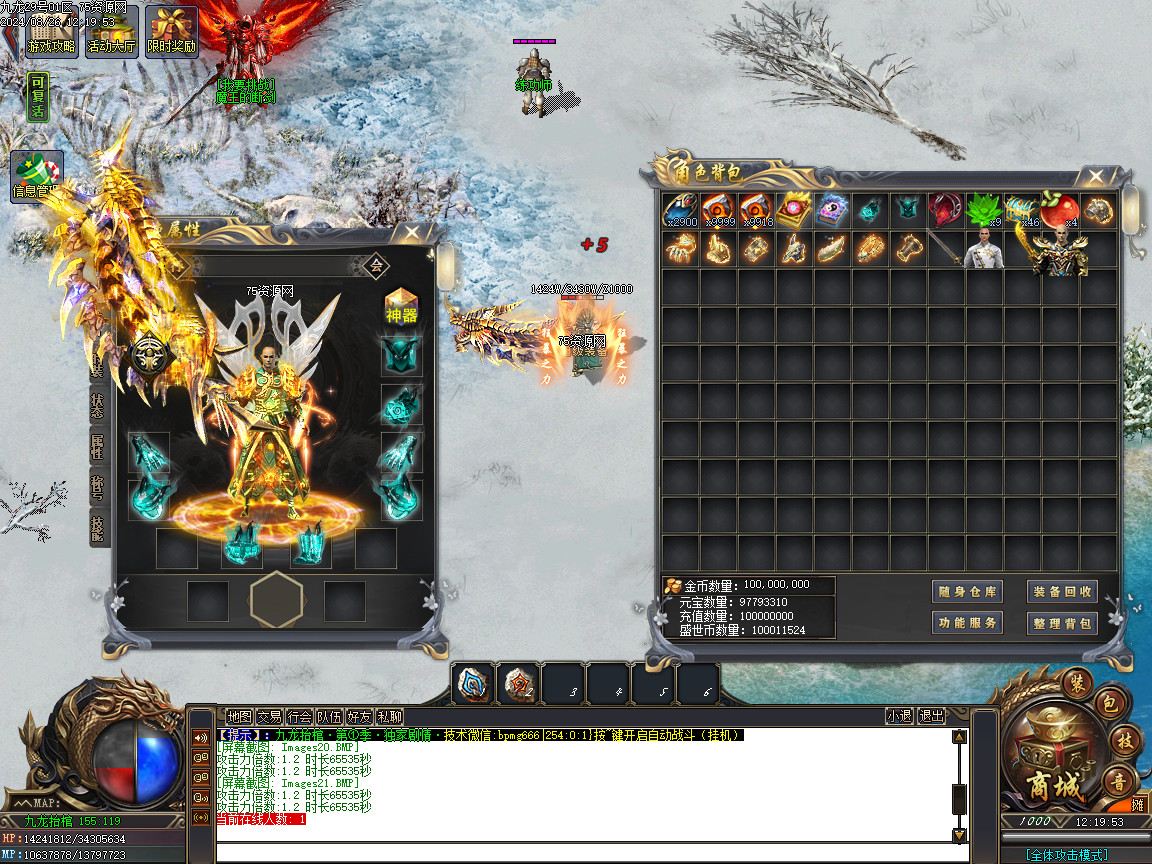Toggle the 全体攻击模式 attack mode
This screenshot has height=864, width=1152.
coord(1066,855)
